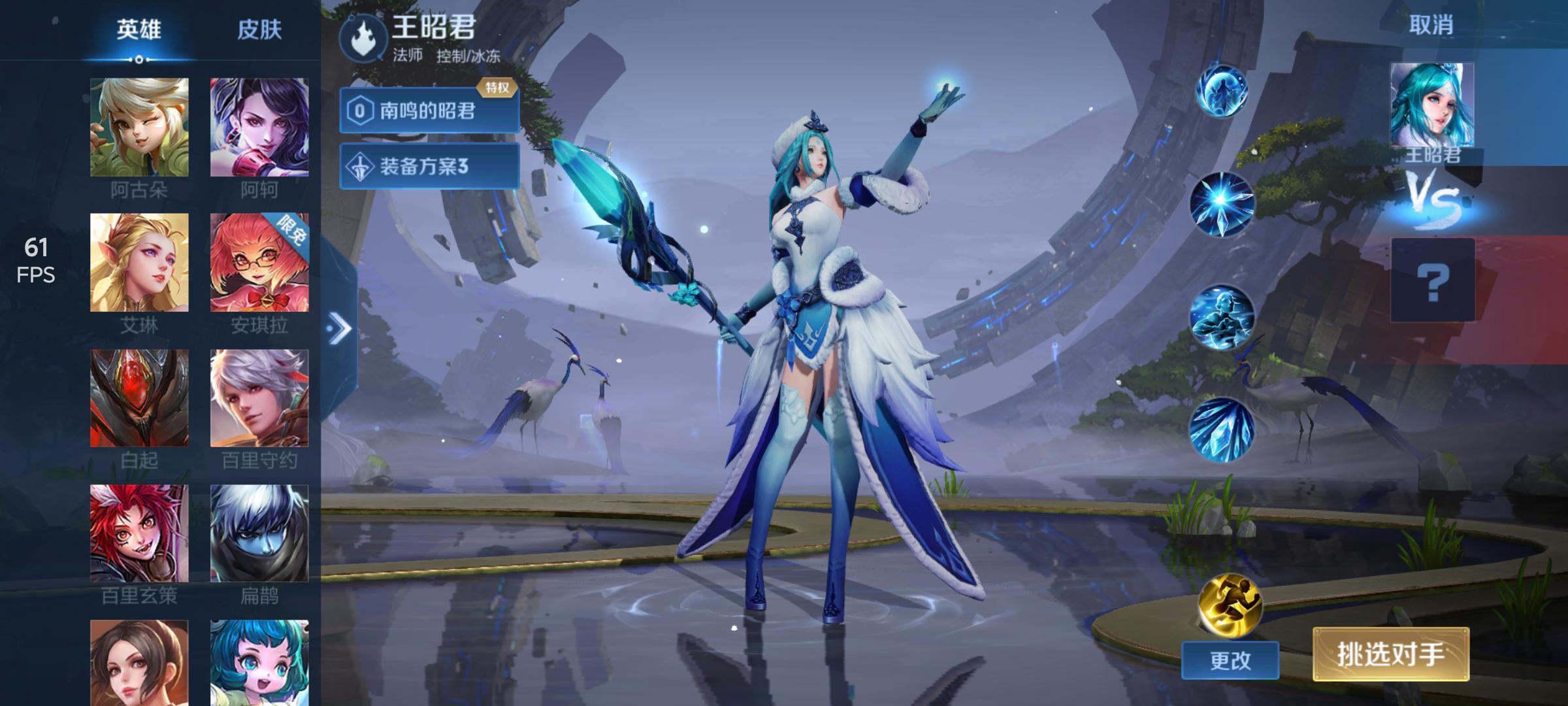
Task: Select hero 阿轲 portrait
Action: point(259,127)
